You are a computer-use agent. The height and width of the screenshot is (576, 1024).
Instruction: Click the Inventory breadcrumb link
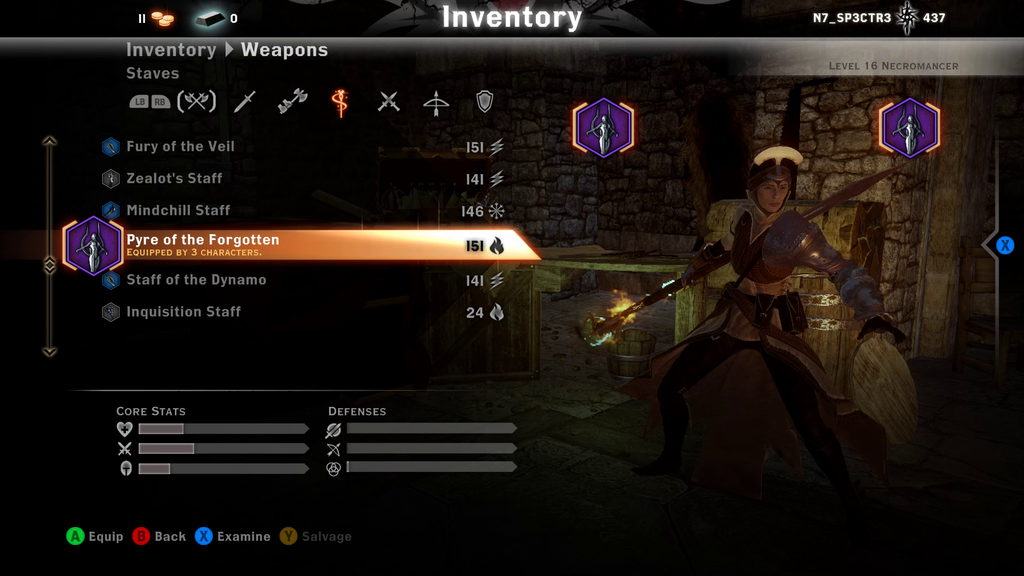click(x=171, y=50)
